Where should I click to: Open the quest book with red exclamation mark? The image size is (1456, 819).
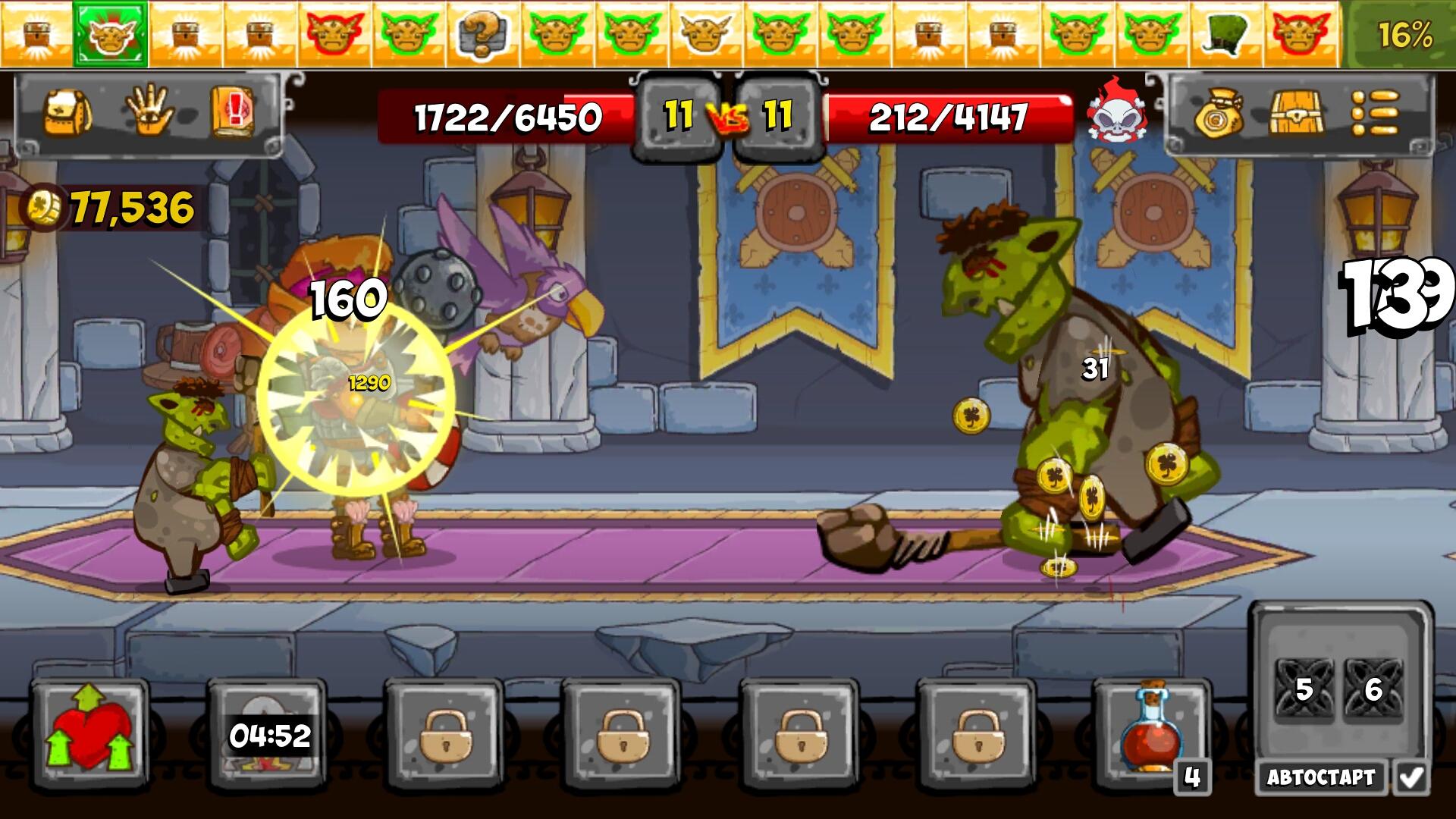click(234, 111)
